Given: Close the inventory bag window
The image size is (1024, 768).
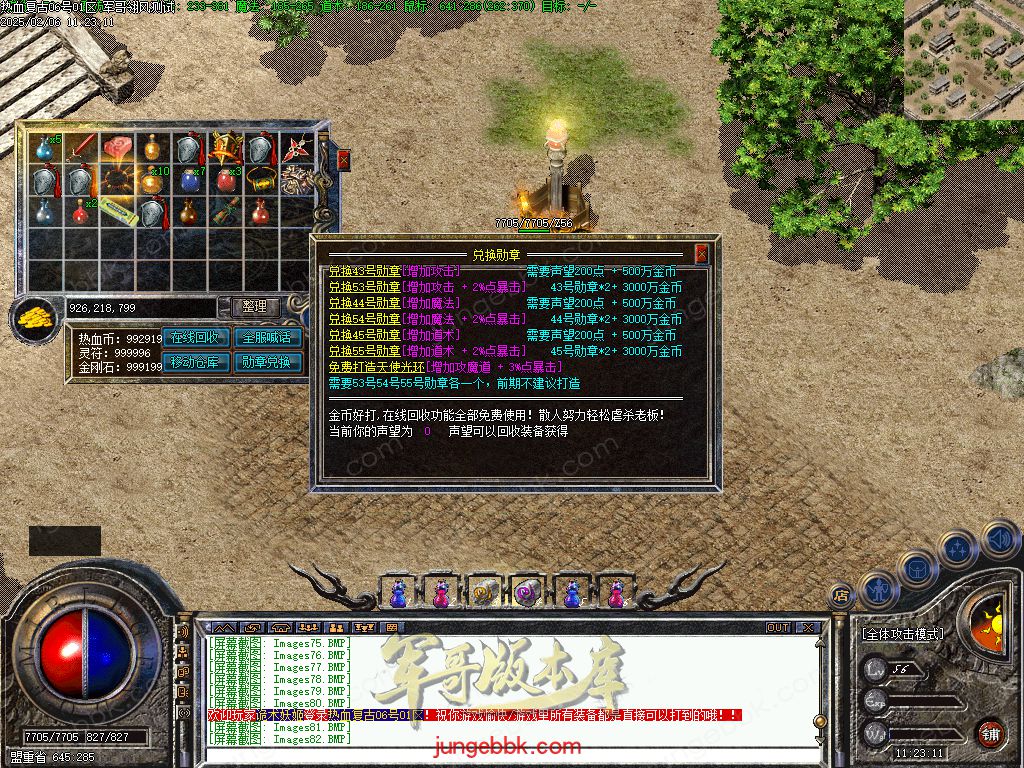Looking at the screenshot, I should (x=344, y=159).
